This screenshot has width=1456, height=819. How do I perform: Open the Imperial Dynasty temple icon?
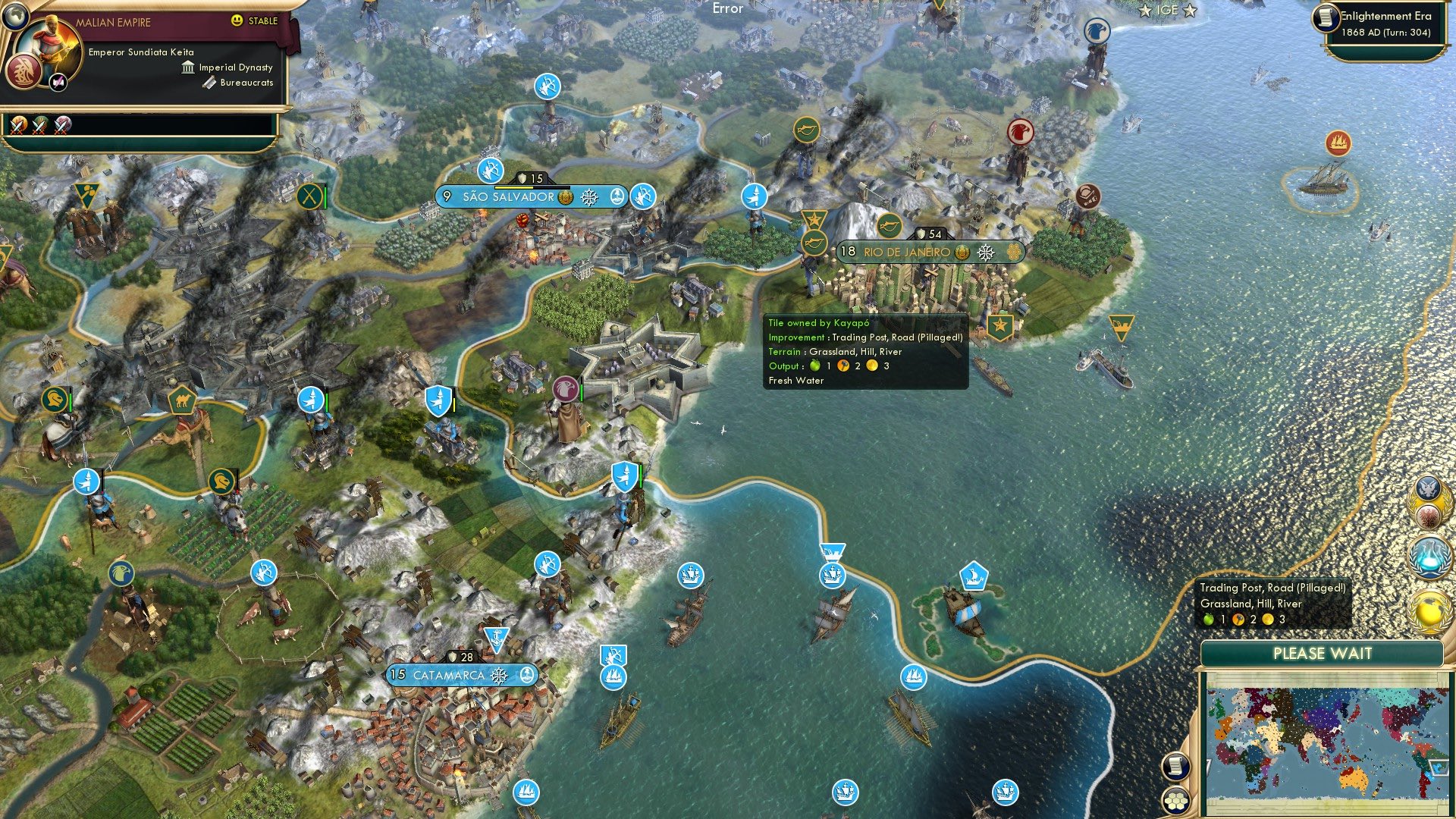(188, 67)
